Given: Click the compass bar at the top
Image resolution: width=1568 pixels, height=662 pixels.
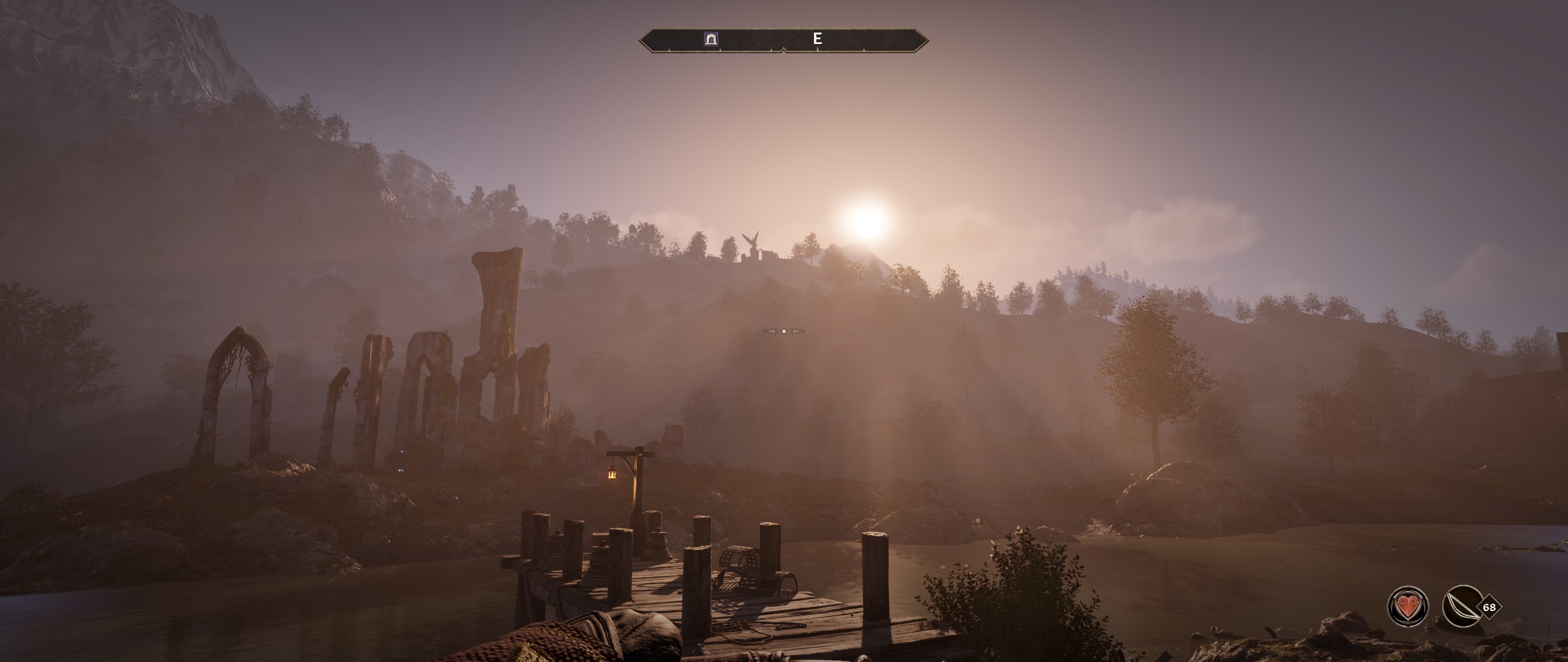Looking at the screenshot, I should click(x=783, y=40).
